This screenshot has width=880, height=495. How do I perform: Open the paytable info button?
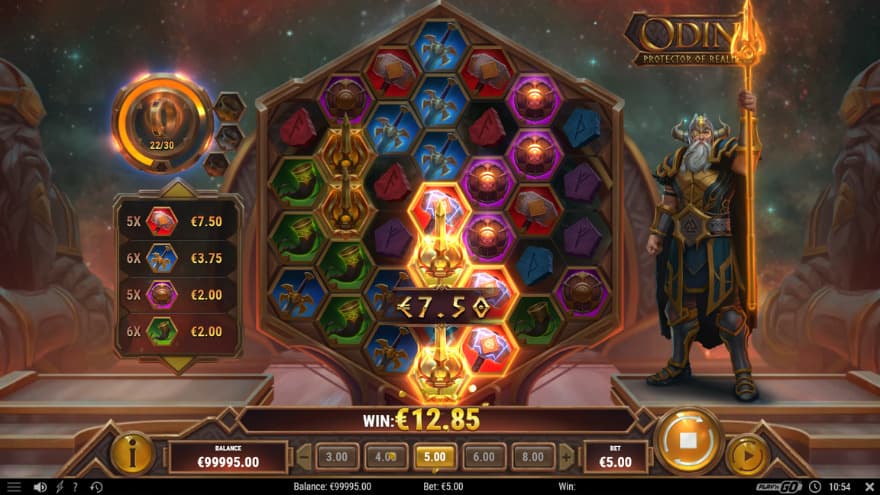click(132, 453)
